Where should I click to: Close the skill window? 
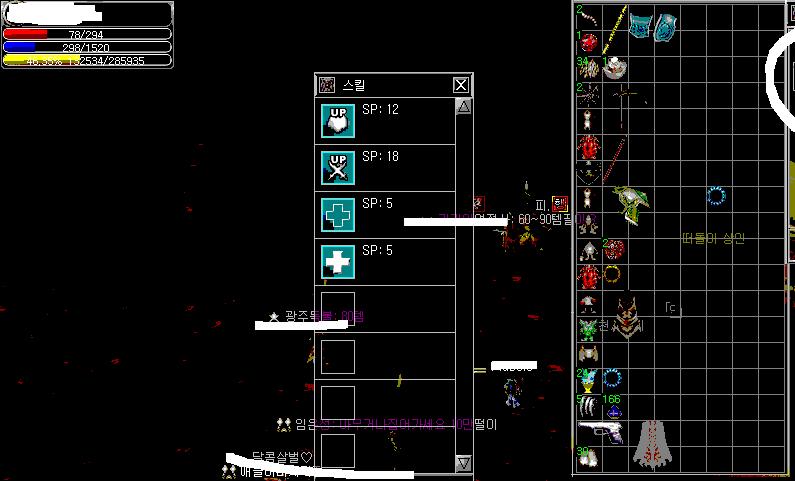tap(460, 85)
